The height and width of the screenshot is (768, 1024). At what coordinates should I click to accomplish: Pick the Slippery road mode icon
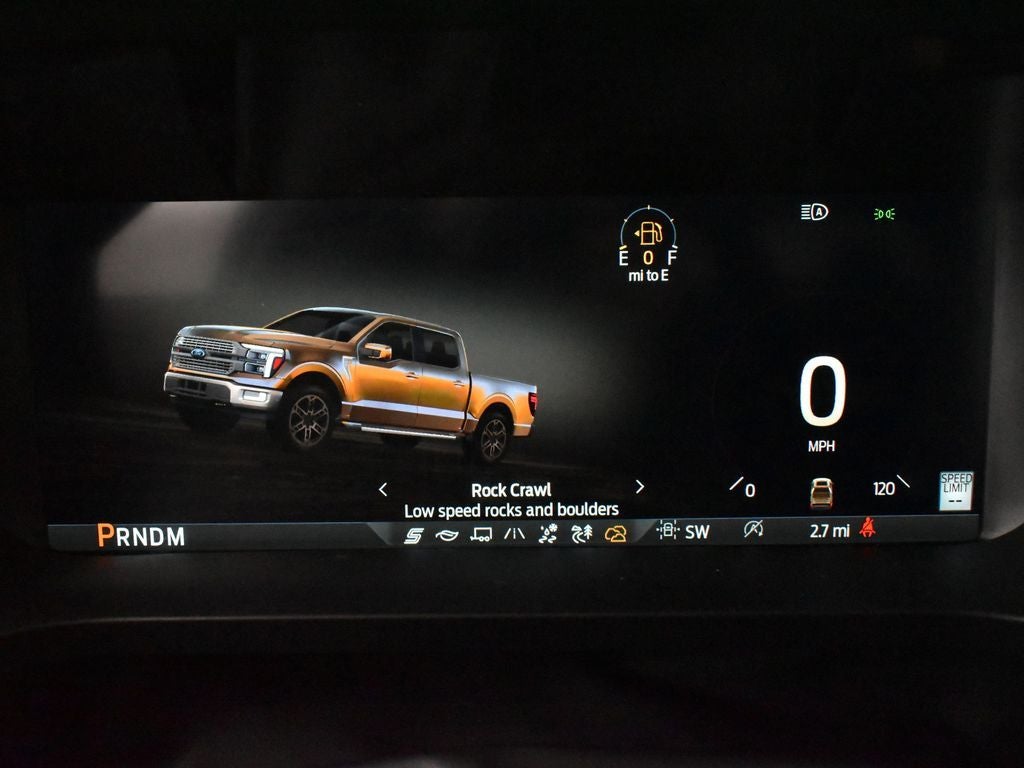click(x=514, y=534)
